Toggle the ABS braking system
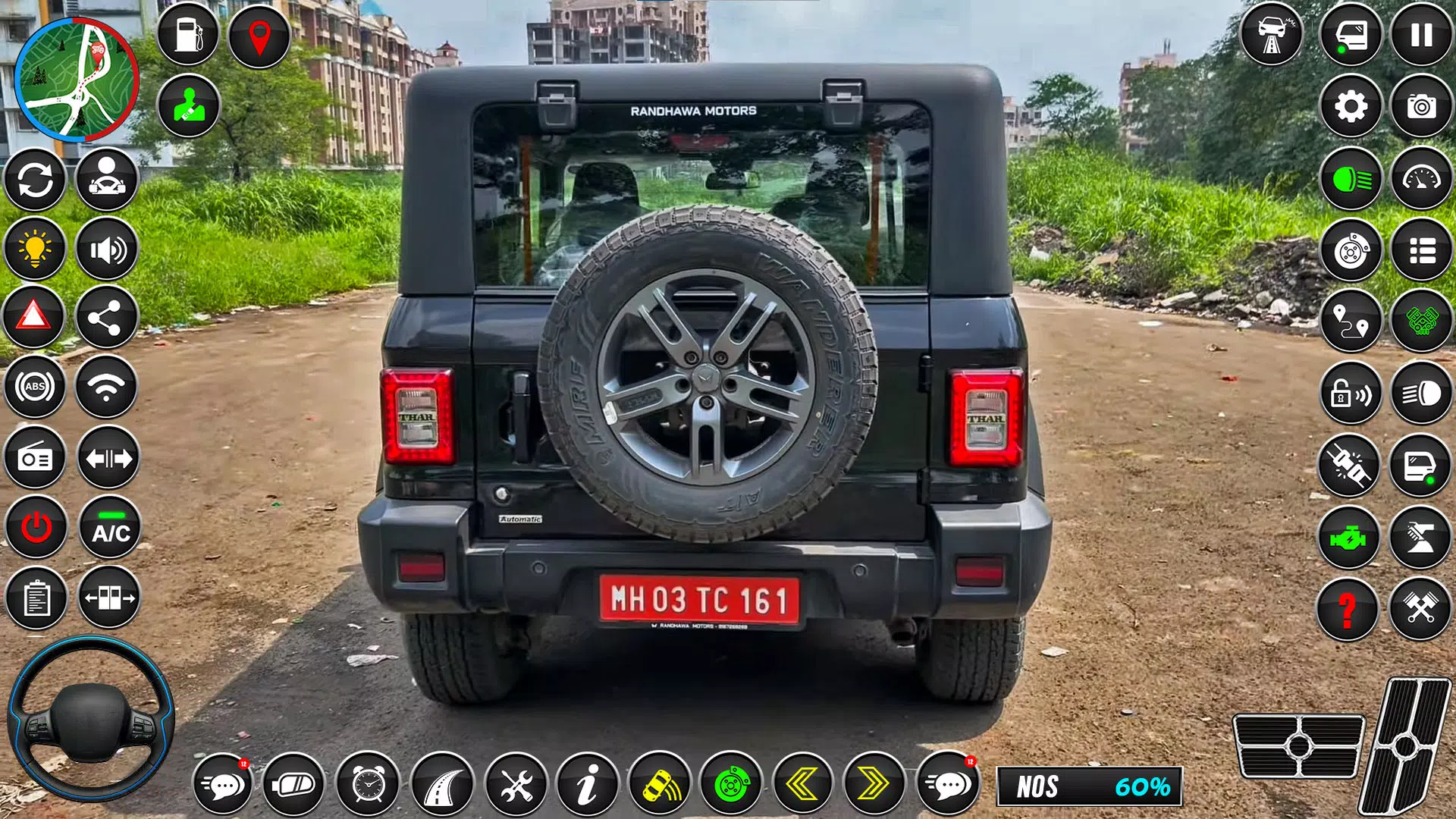 (35, 387)
